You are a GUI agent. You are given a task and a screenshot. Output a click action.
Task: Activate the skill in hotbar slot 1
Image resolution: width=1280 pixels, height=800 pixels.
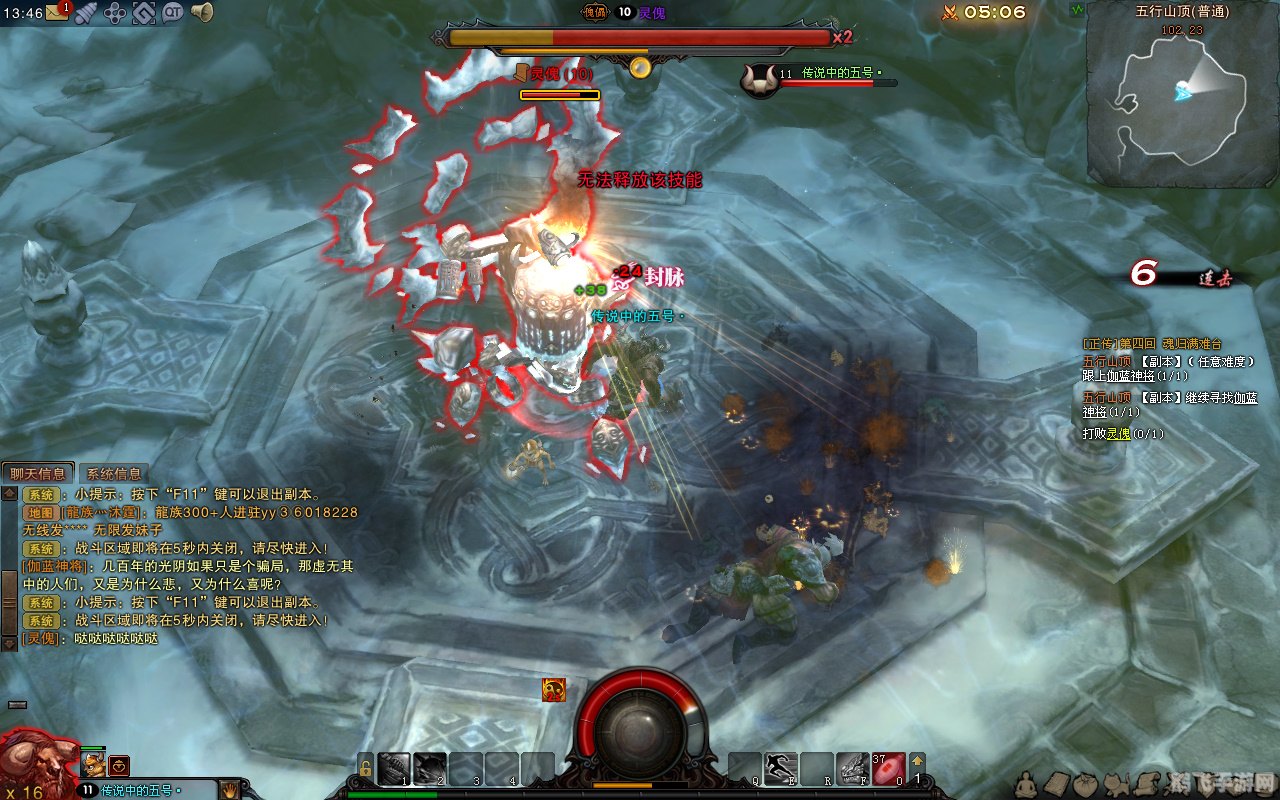coord(392,768)
